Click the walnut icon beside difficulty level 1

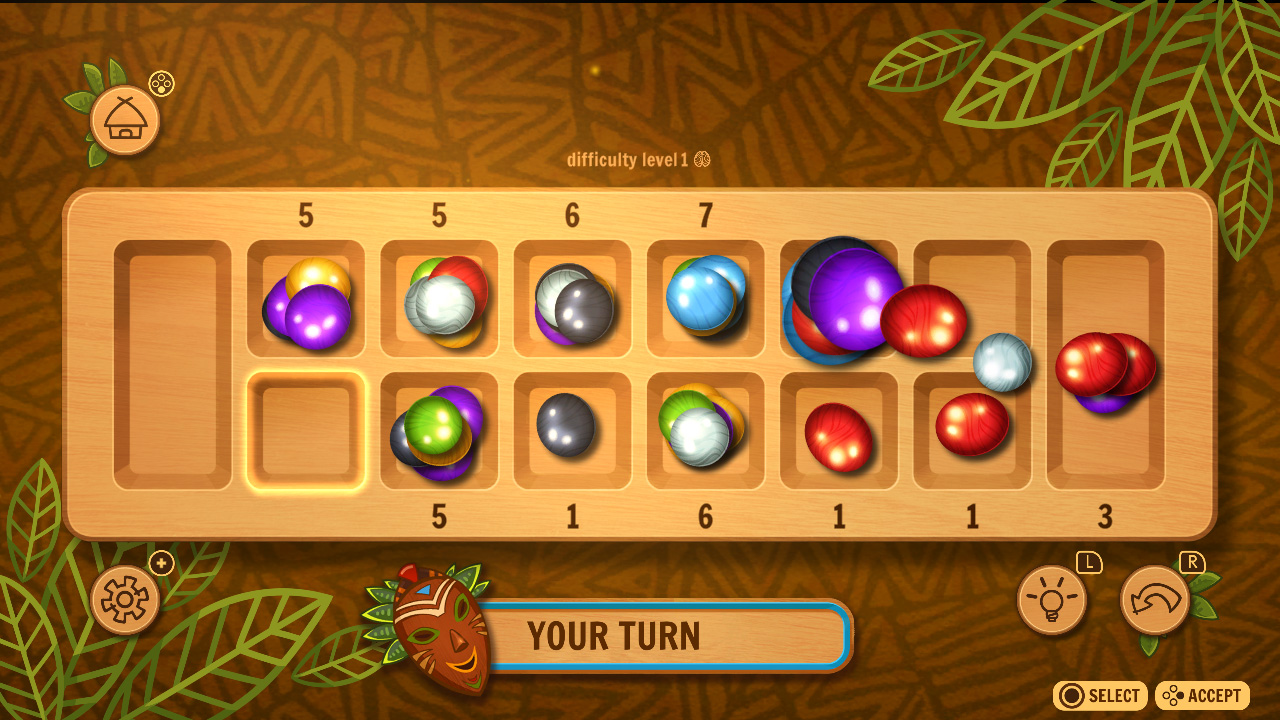click(700, 158)
